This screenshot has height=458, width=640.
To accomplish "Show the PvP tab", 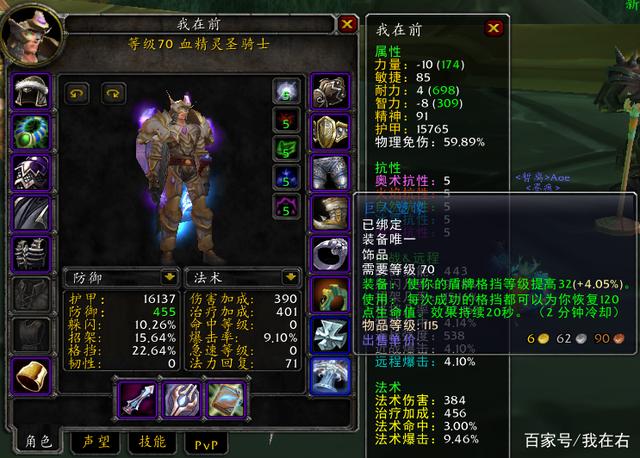I will (205, 439).
